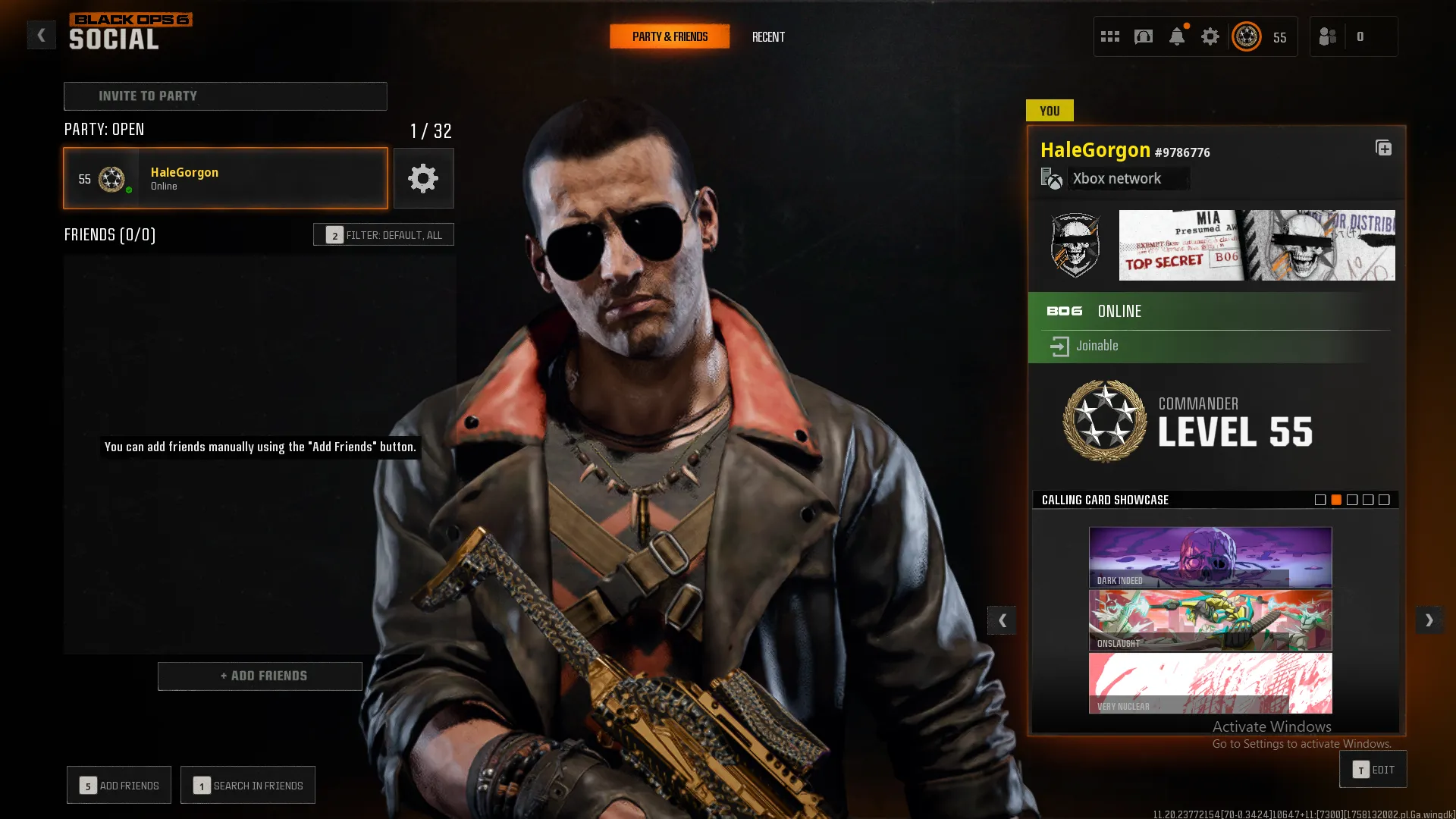Screen dimensions: 1456x819
Task: Switch to the Recent tab
Action: [x=768, y=36]
